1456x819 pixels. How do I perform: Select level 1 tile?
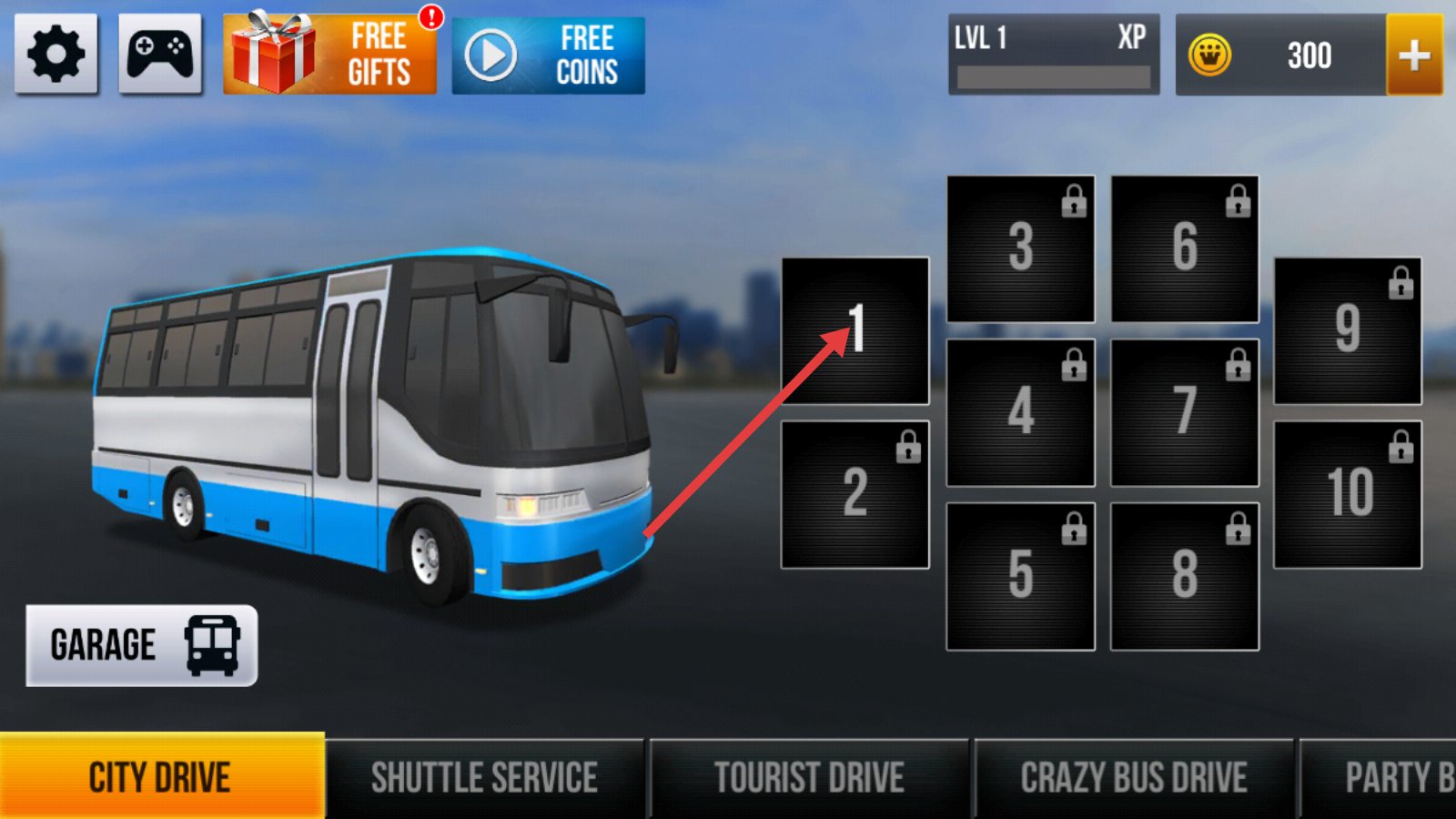[x=855, y=330]
